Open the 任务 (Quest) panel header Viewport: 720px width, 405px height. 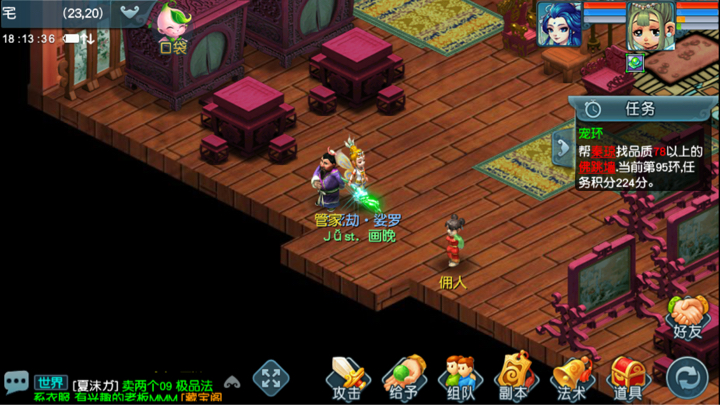[x=630, y=109]
